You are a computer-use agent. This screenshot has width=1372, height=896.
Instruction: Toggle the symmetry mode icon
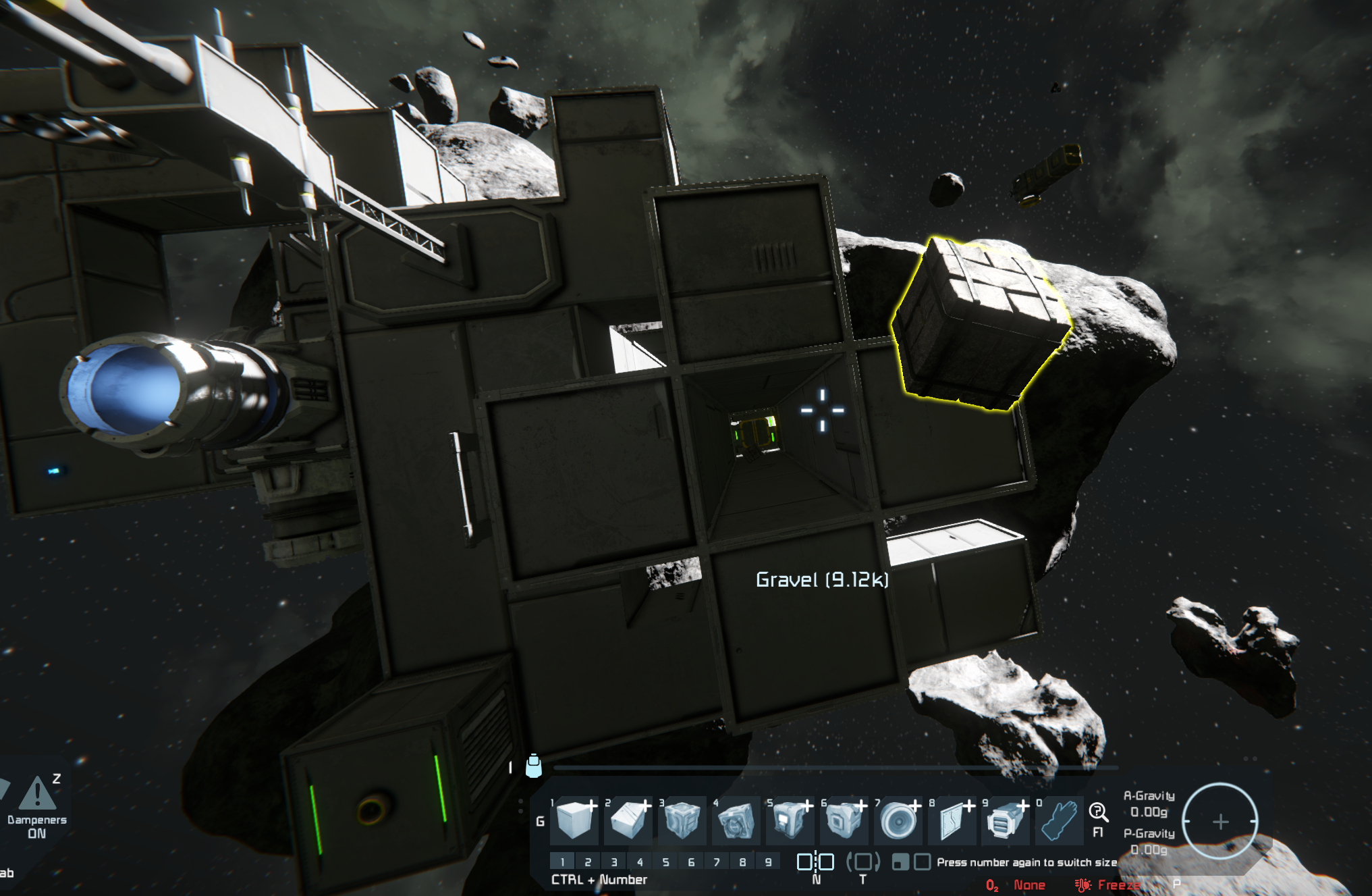tap(815, 862)
